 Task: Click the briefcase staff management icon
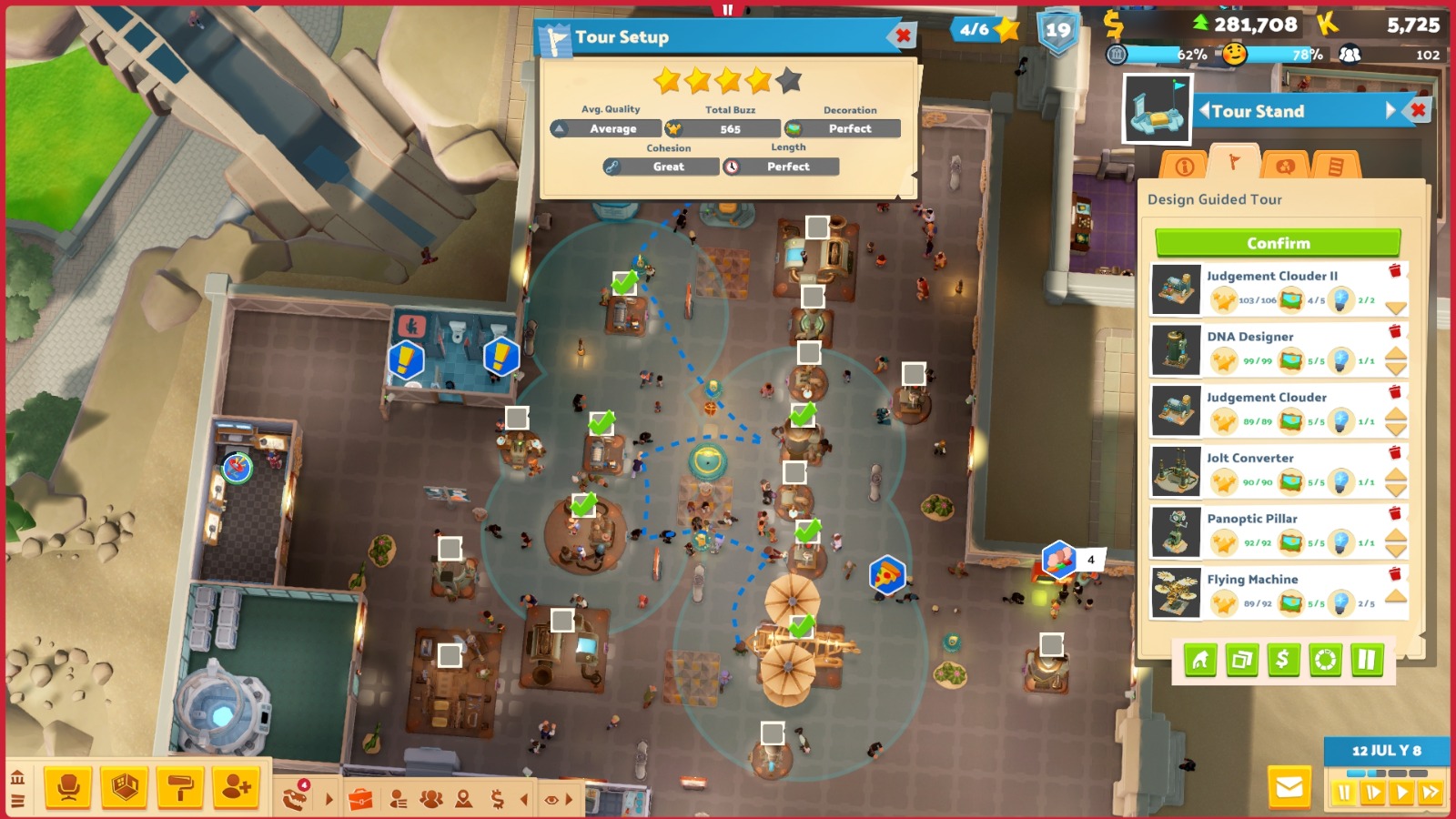click(x=363, y=797)
